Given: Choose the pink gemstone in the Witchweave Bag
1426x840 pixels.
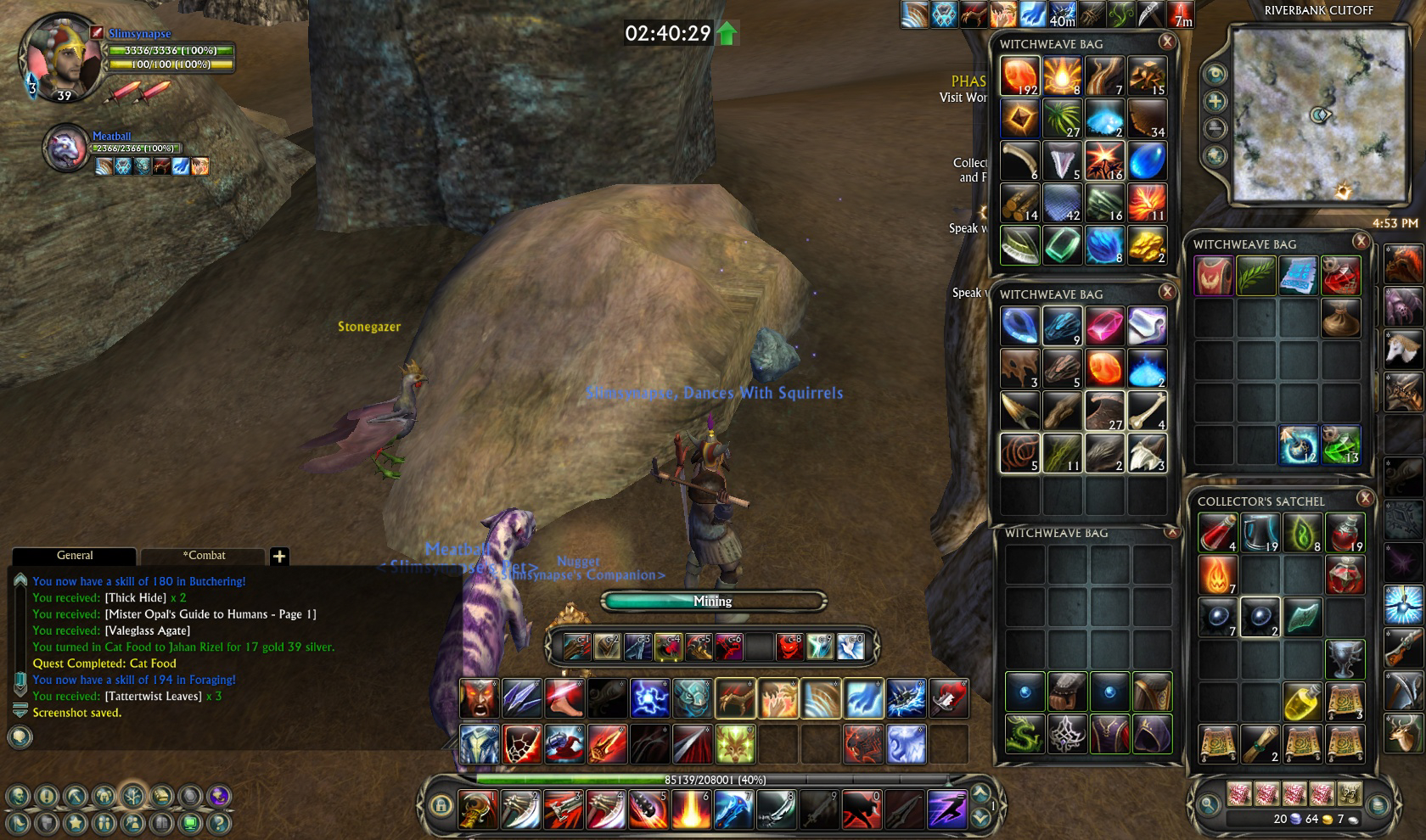Looking at the screenshot, I should pyautogui.click(x=1104, y=326).
